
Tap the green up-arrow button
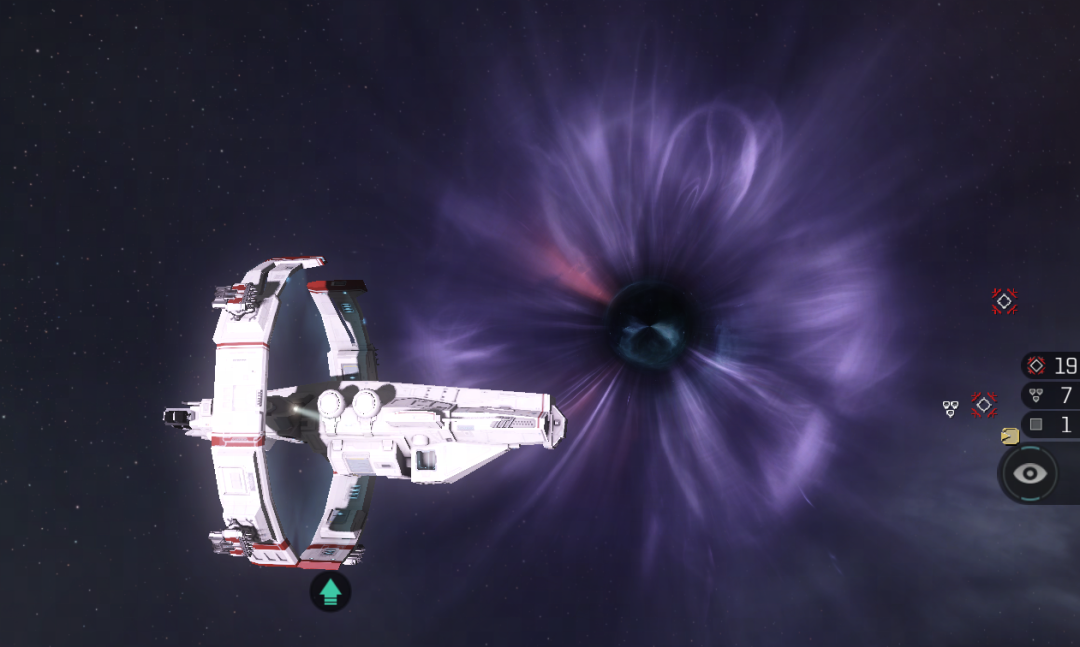(330, 593)
